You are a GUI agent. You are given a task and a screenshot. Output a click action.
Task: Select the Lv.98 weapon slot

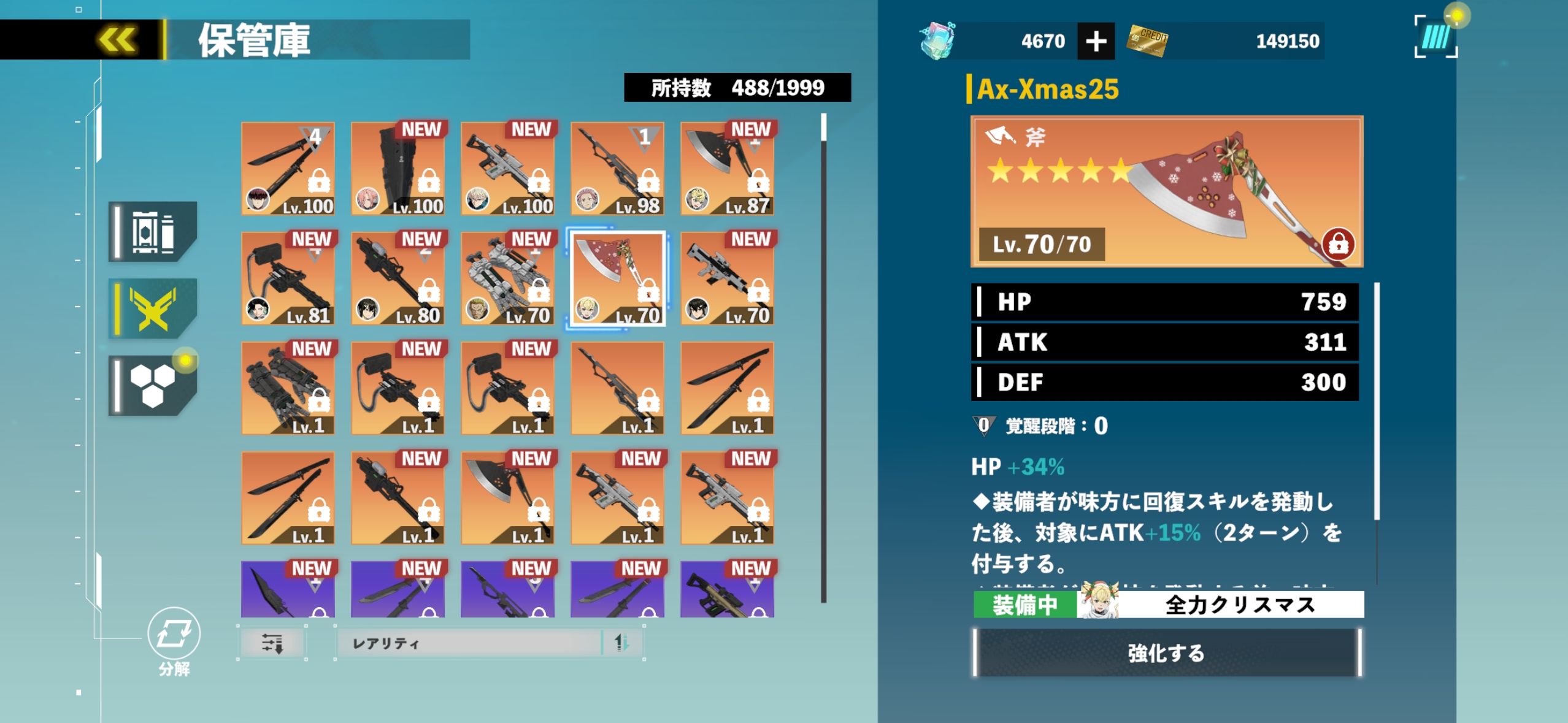[617, 169]
